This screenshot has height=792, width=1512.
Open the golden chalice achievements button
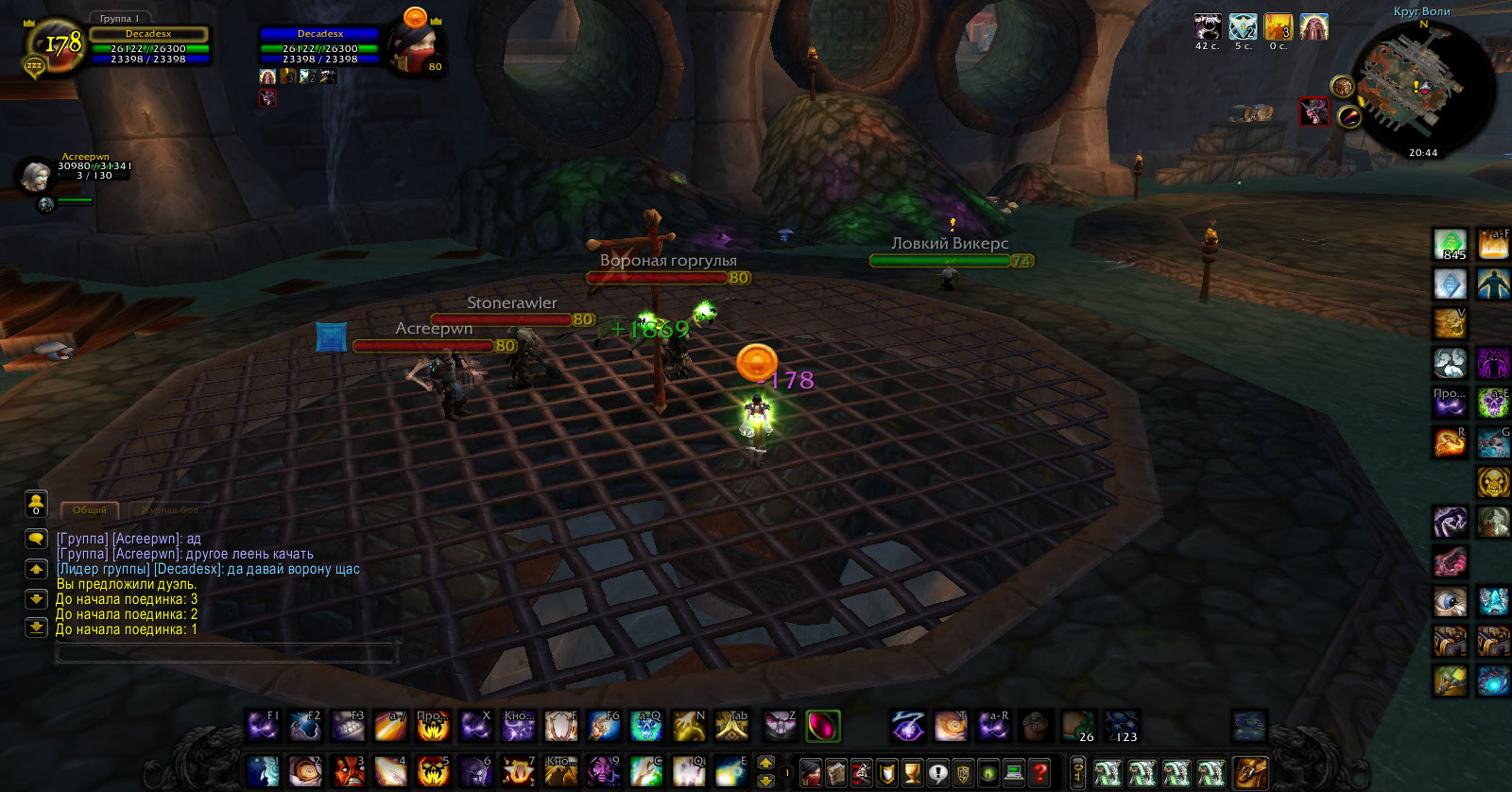coord(912,773)
